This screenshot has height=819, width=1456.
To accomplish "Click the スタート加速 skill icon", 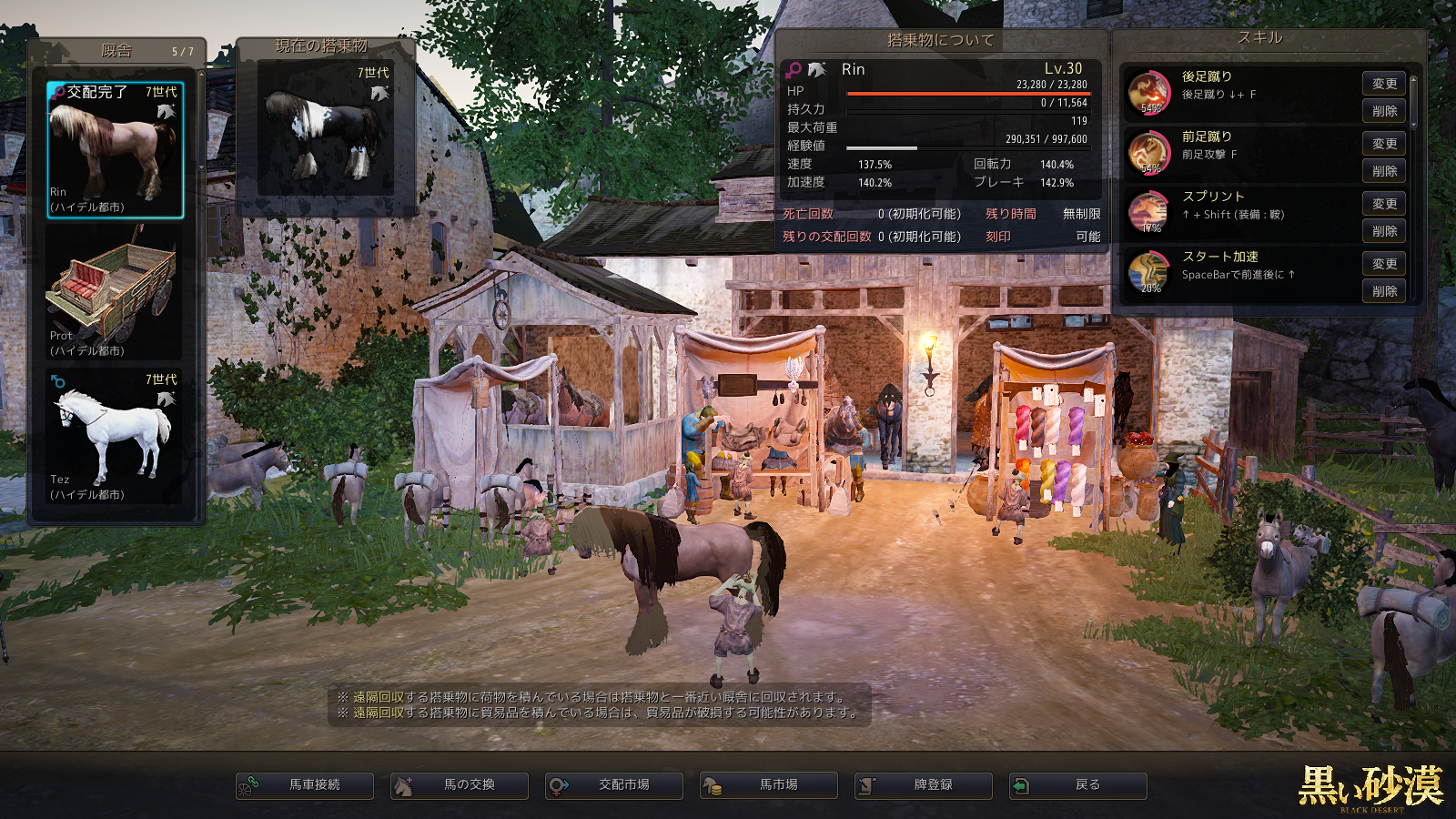I will pos(1149,273).
